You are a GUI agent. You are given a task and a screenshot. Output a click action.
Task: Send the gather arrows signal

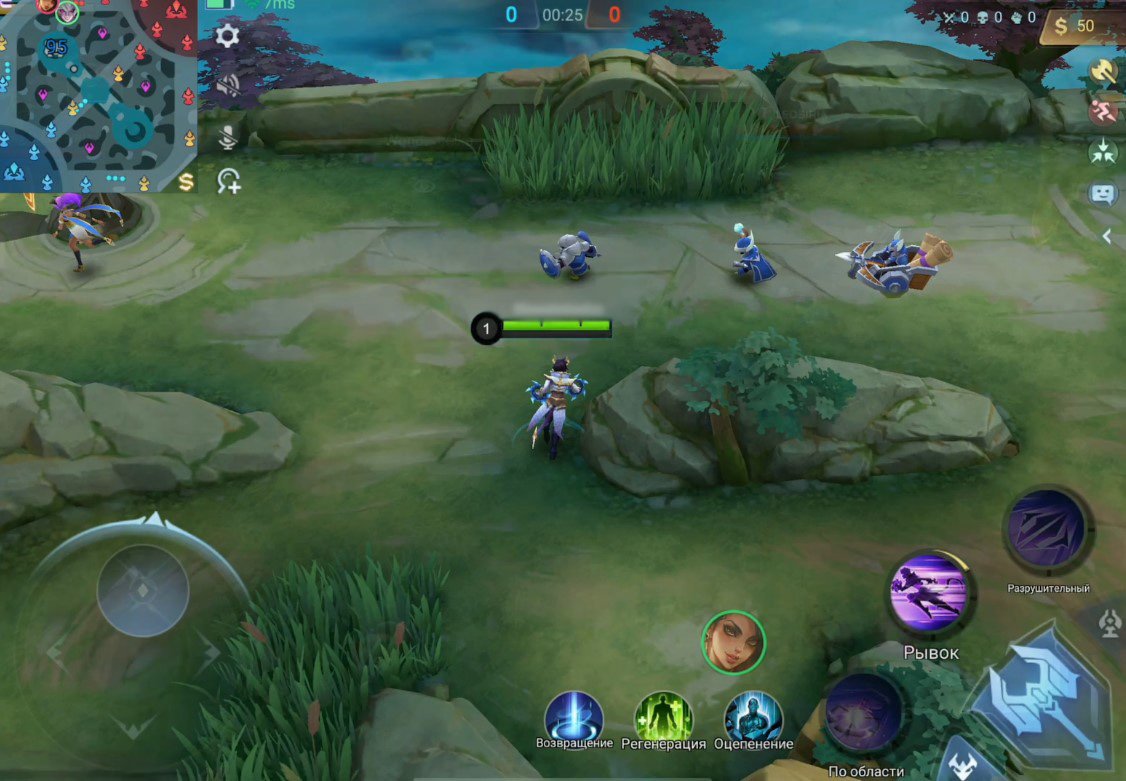[1103, 152]
